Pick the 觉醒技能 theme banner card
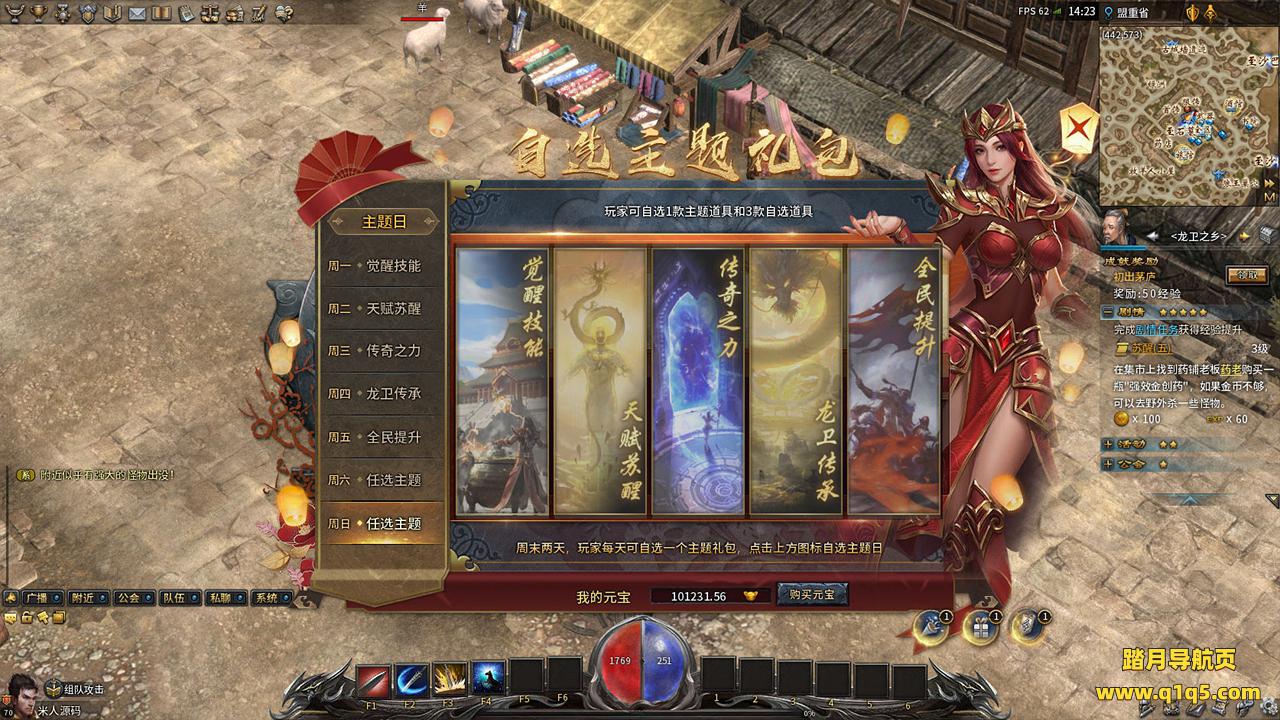 click(502, 381)
